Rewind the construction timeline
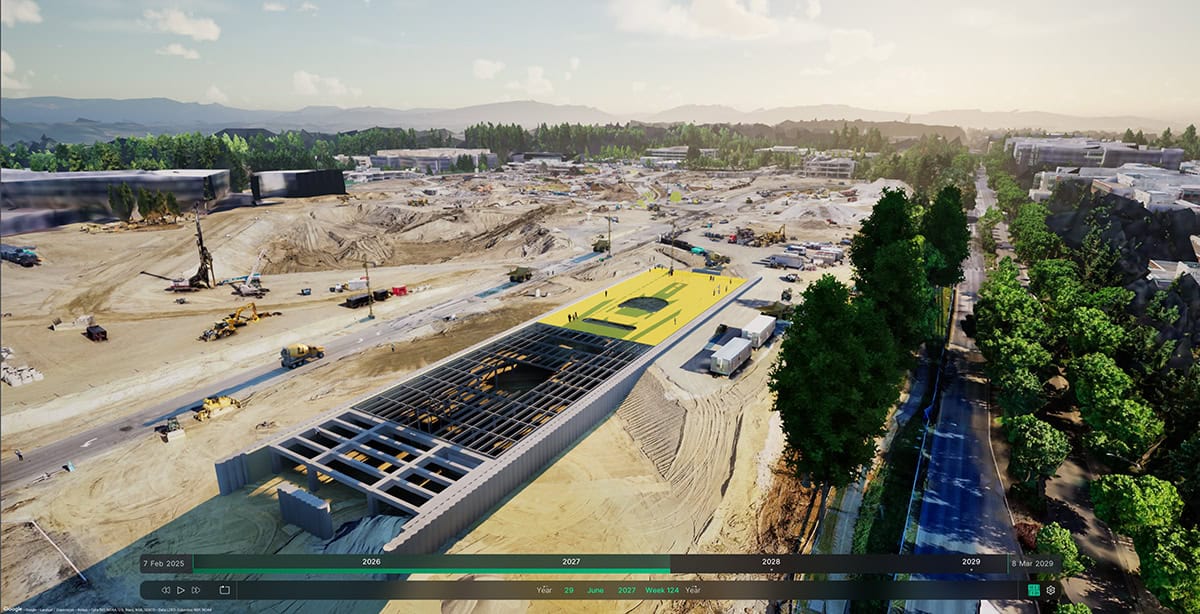Screen dimensions: 1200x614 tap(165, 590)
